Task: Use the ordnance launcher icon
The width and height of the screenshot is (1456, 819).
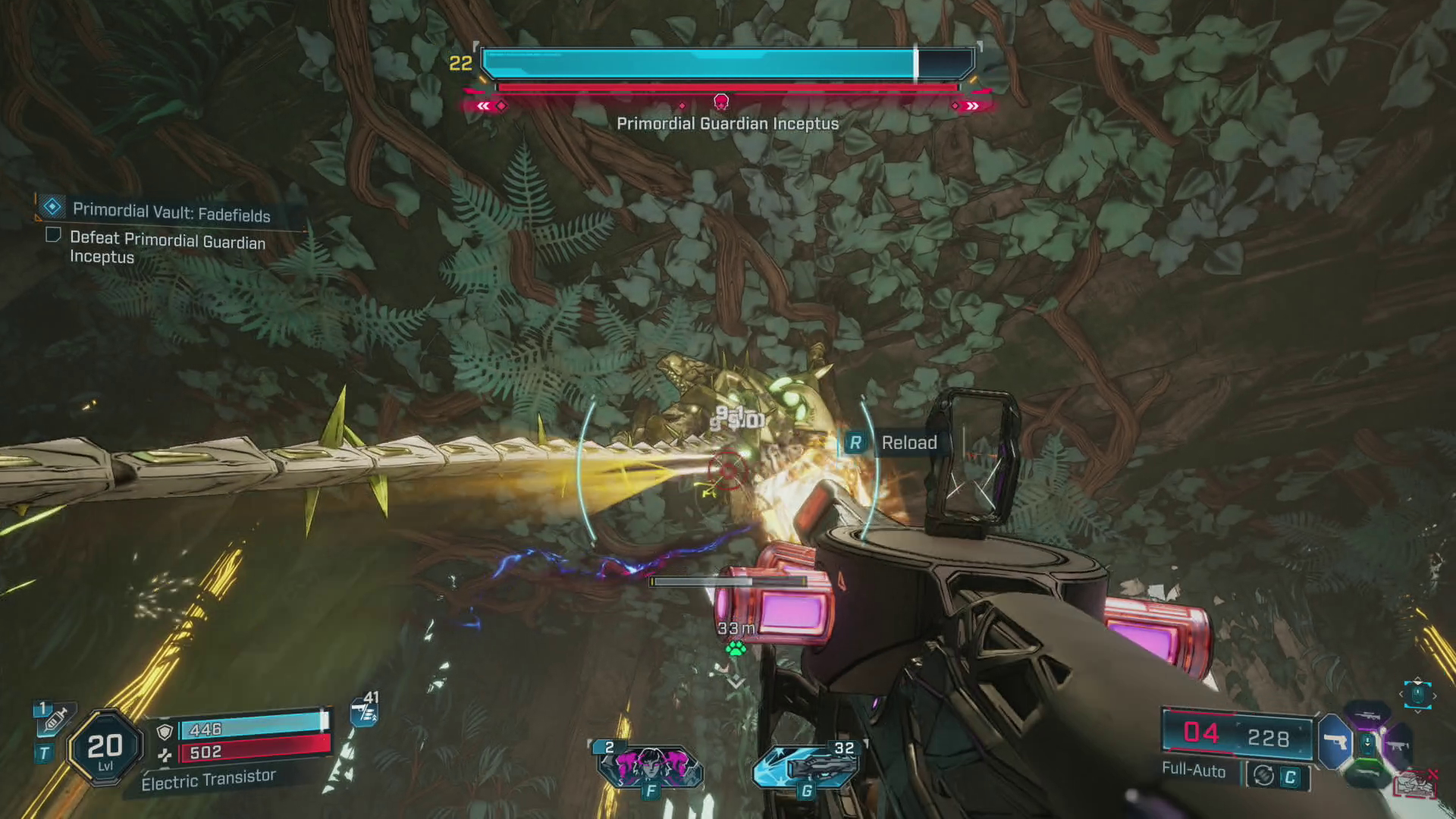Action: tap(806, 766)
